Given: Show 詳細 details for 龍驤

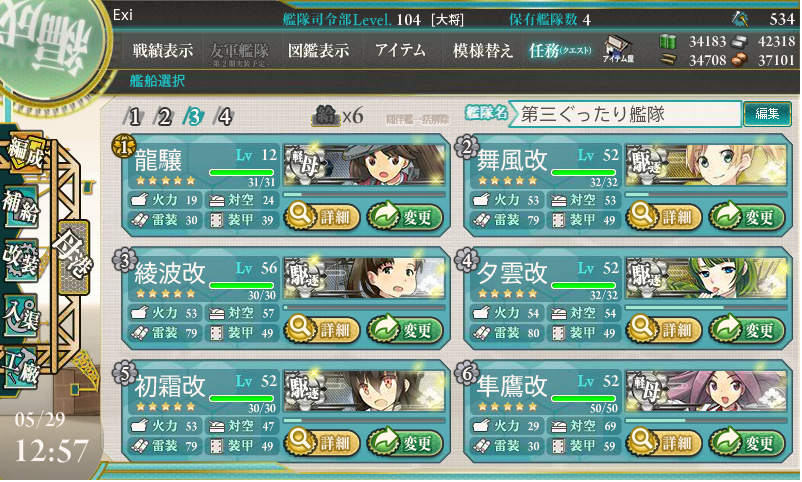Looking at the screenshot, I should [x=320, y=214].
